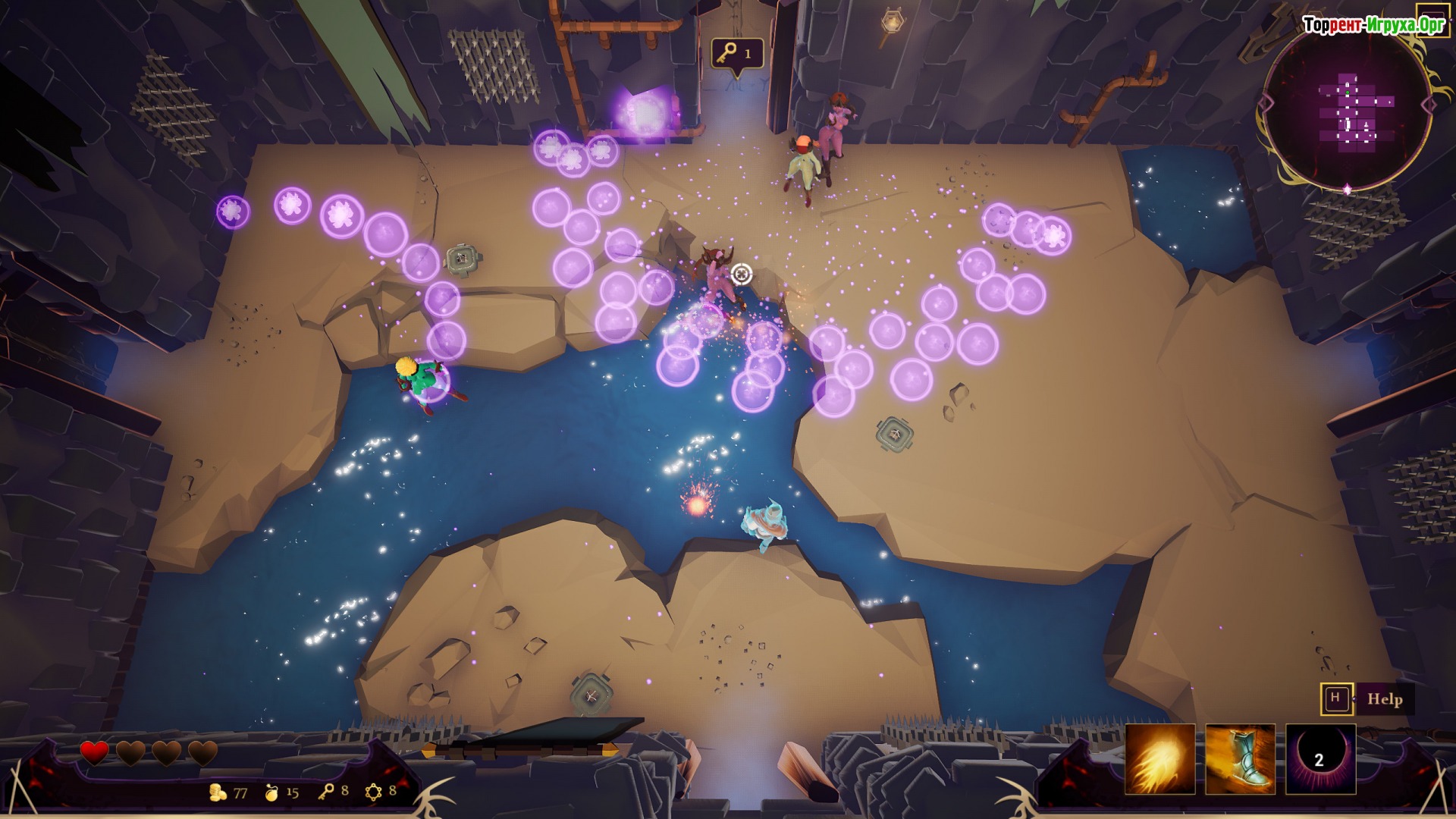
Task: Trigger the dark eclipse ability
Action: tap(1320, 759)
